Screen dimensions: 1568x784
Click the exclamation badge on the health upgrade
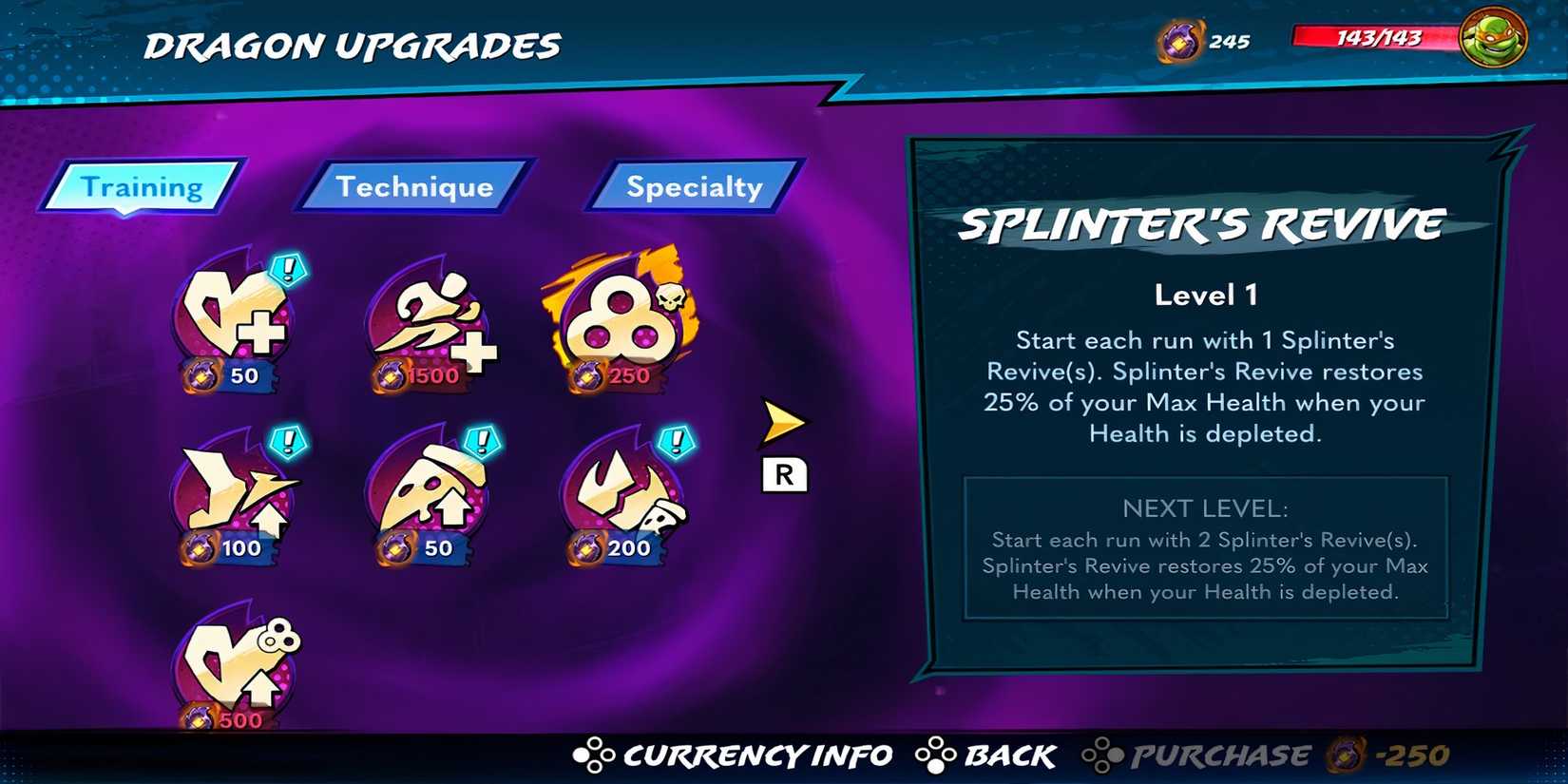[x=288, y=268]
